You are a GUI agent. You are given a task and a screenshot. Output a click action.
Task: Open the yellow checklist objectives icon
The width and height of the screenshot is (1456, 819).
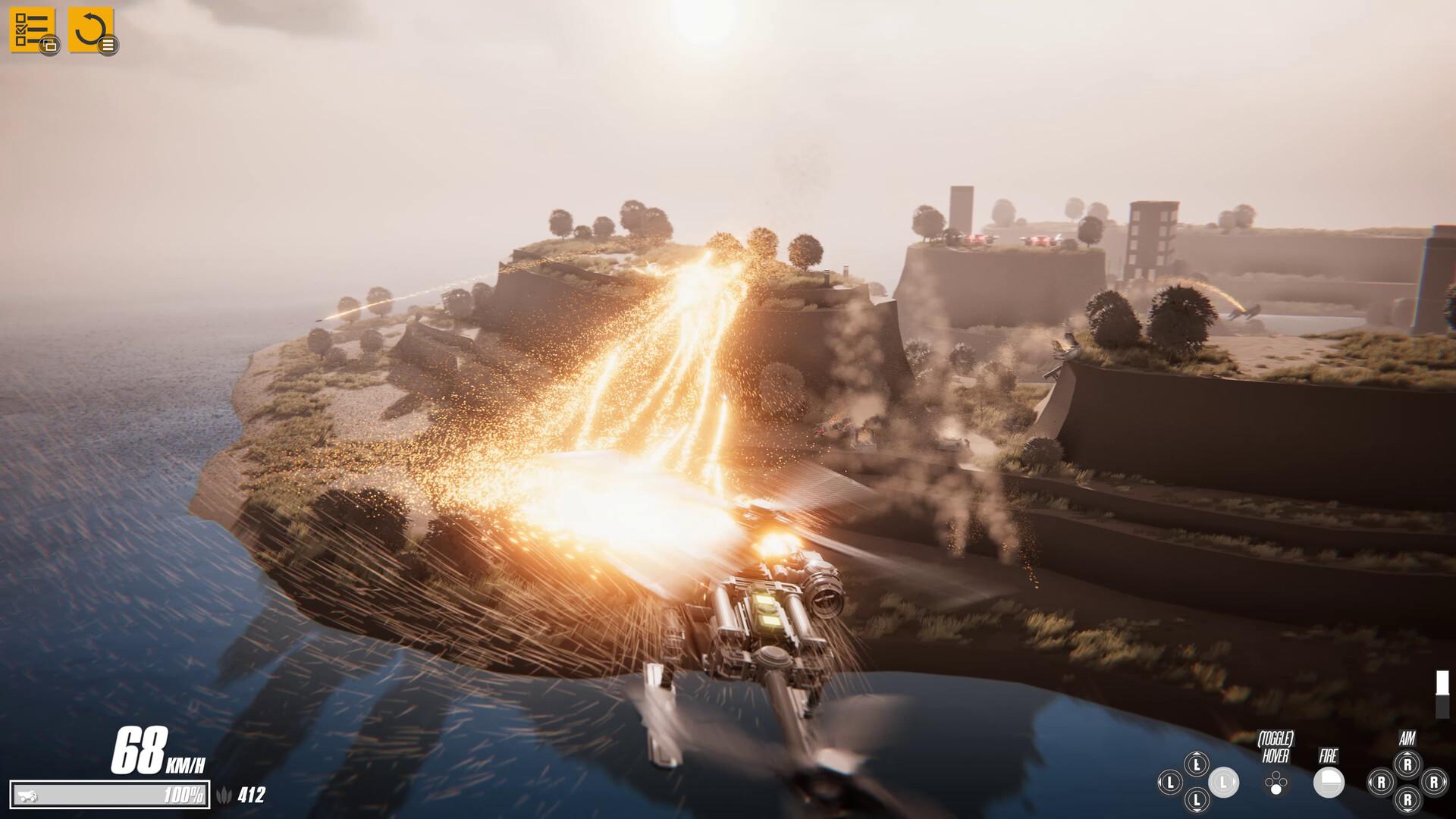click(x=31, y=30)
